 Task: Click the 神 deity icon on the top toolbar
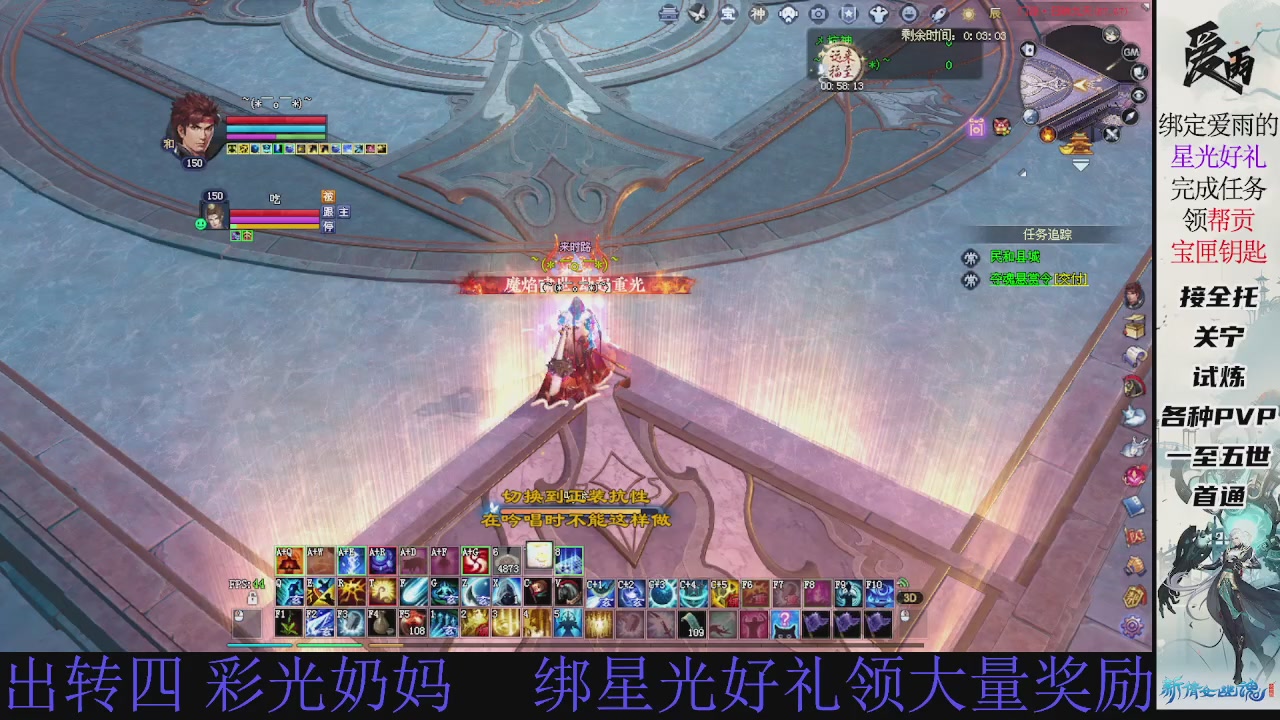click(x=757, y=14)
